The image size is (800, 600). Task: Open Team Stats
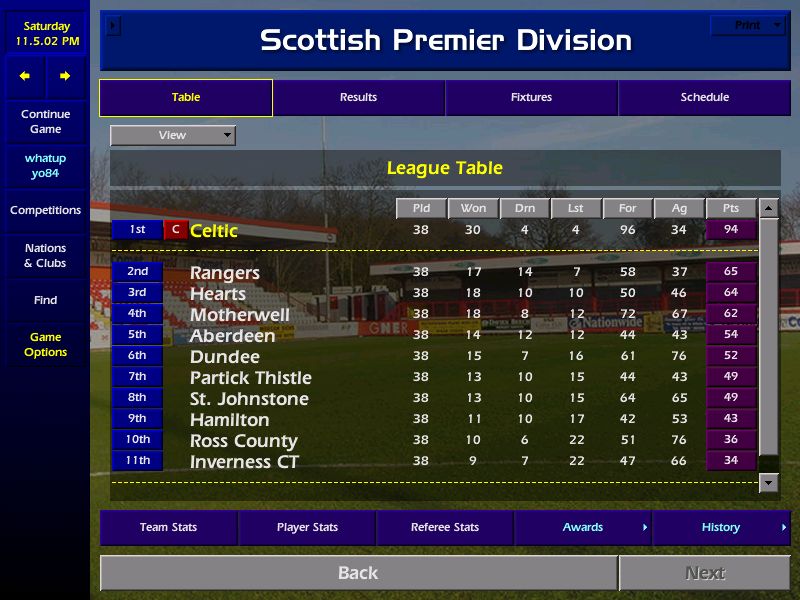(168, 528)
